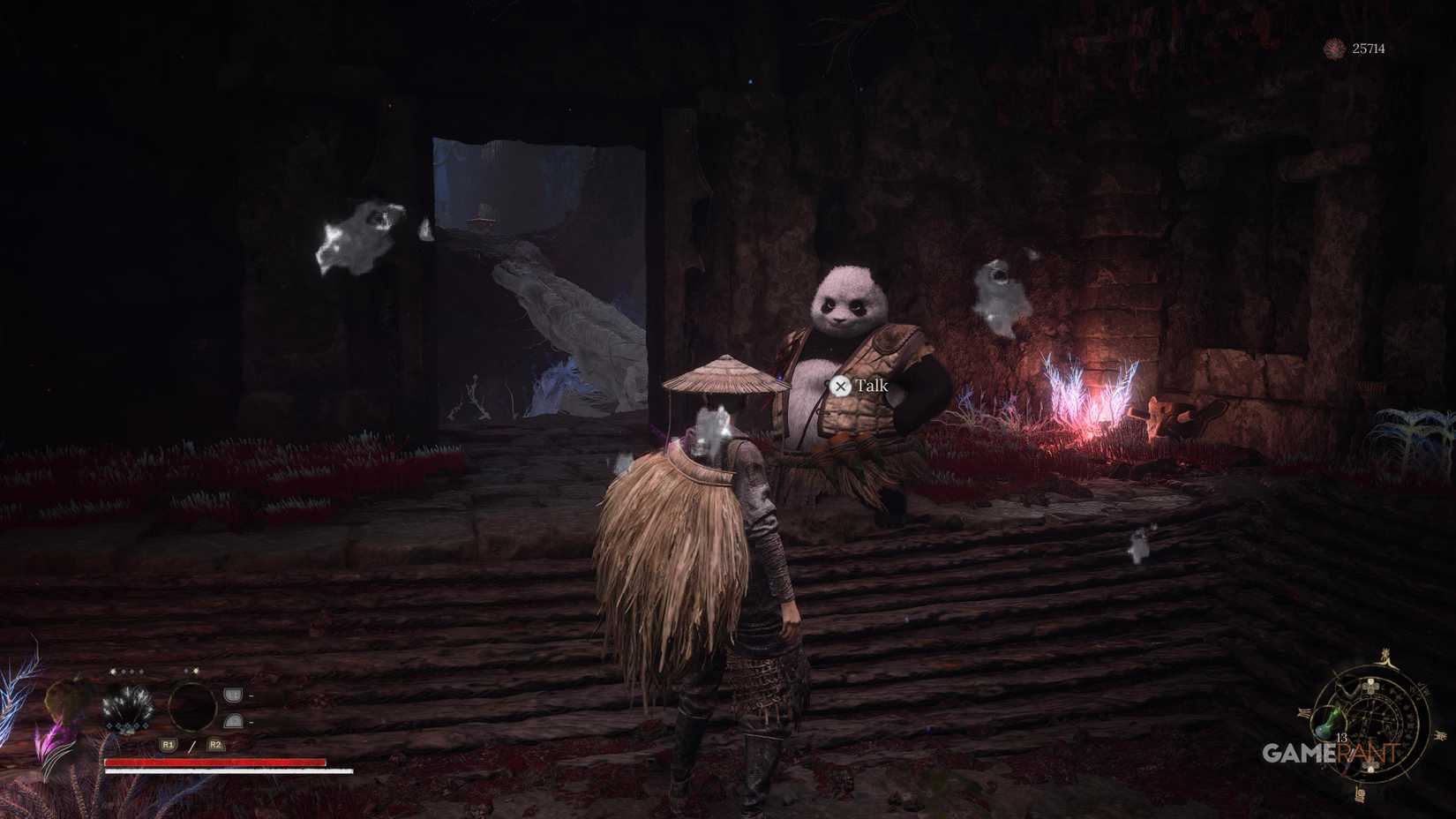Click the healing gourd flask icon

pos(1328,724)
